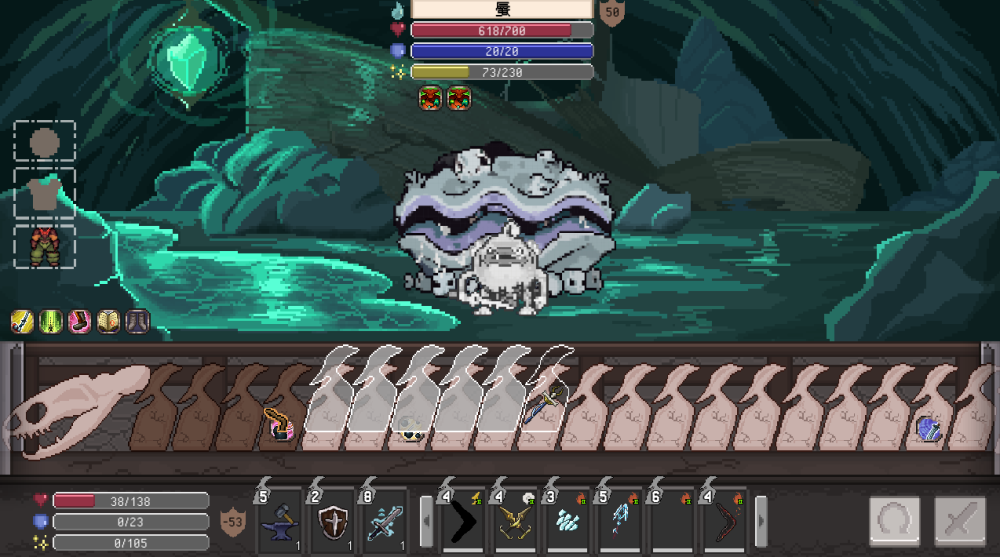This screenshot has height=557, width=1000.
Task: Select the enemy's first debuff icon
Action: click(431, 98)
